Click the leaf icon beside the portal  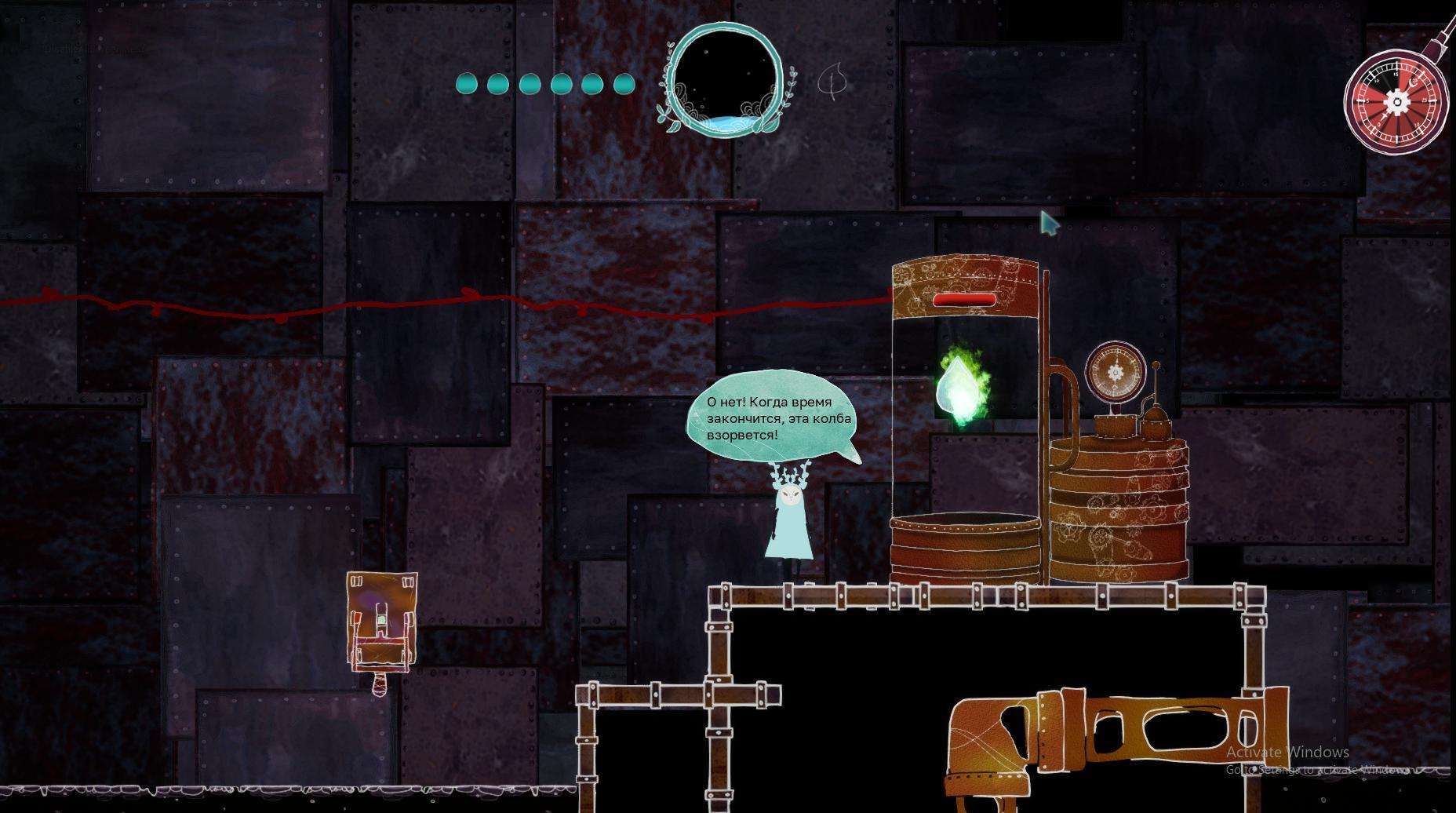click(833, 81)
